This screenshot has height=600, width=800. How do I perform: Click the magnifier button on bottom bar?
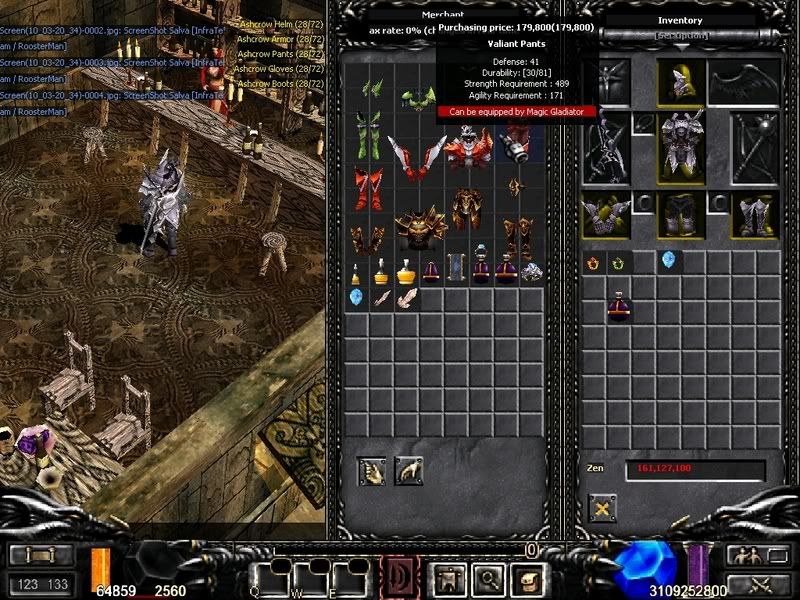coord(485,578)
